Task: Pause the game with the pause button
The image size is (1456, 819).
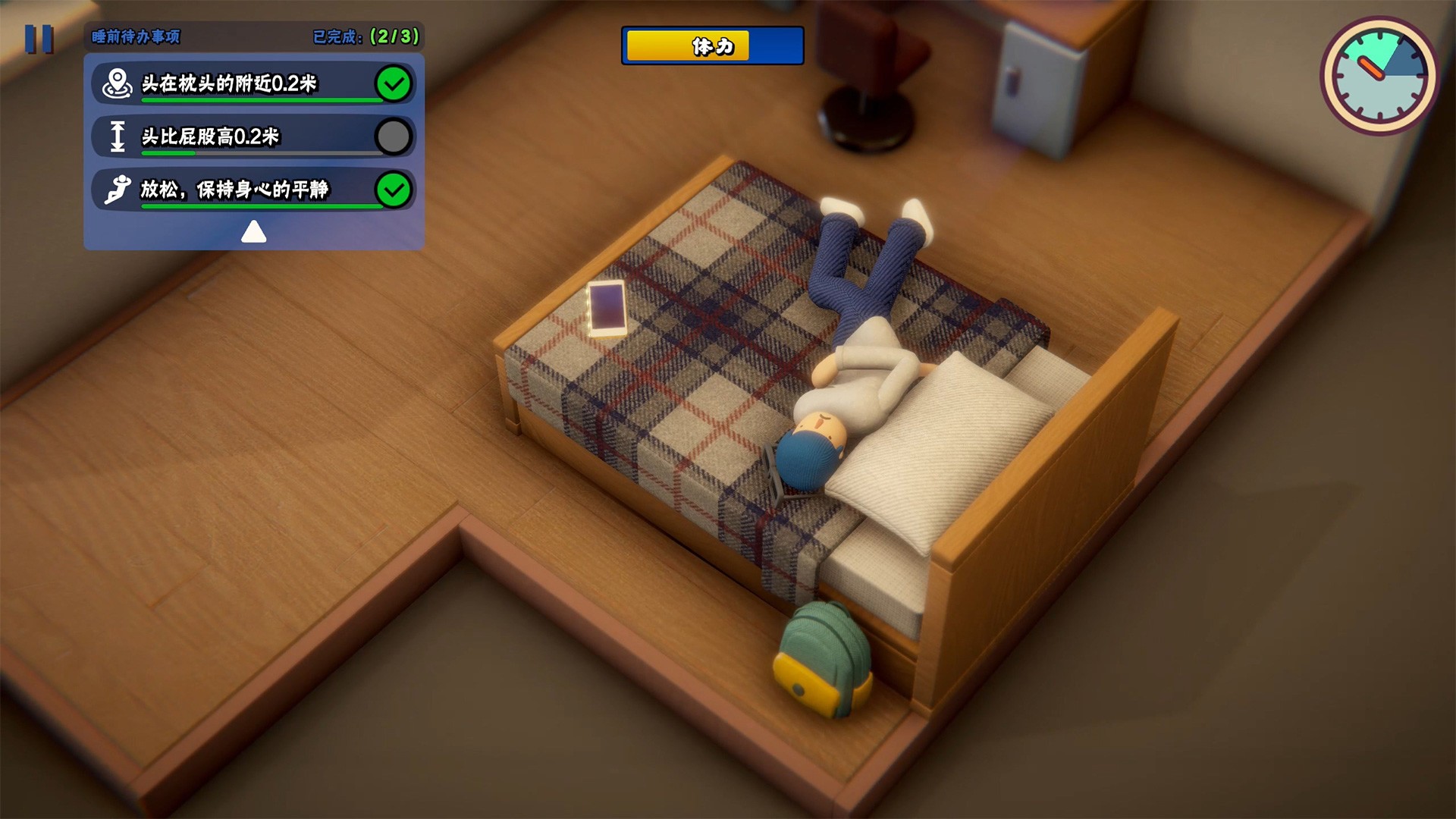Action: coord(39,39)
